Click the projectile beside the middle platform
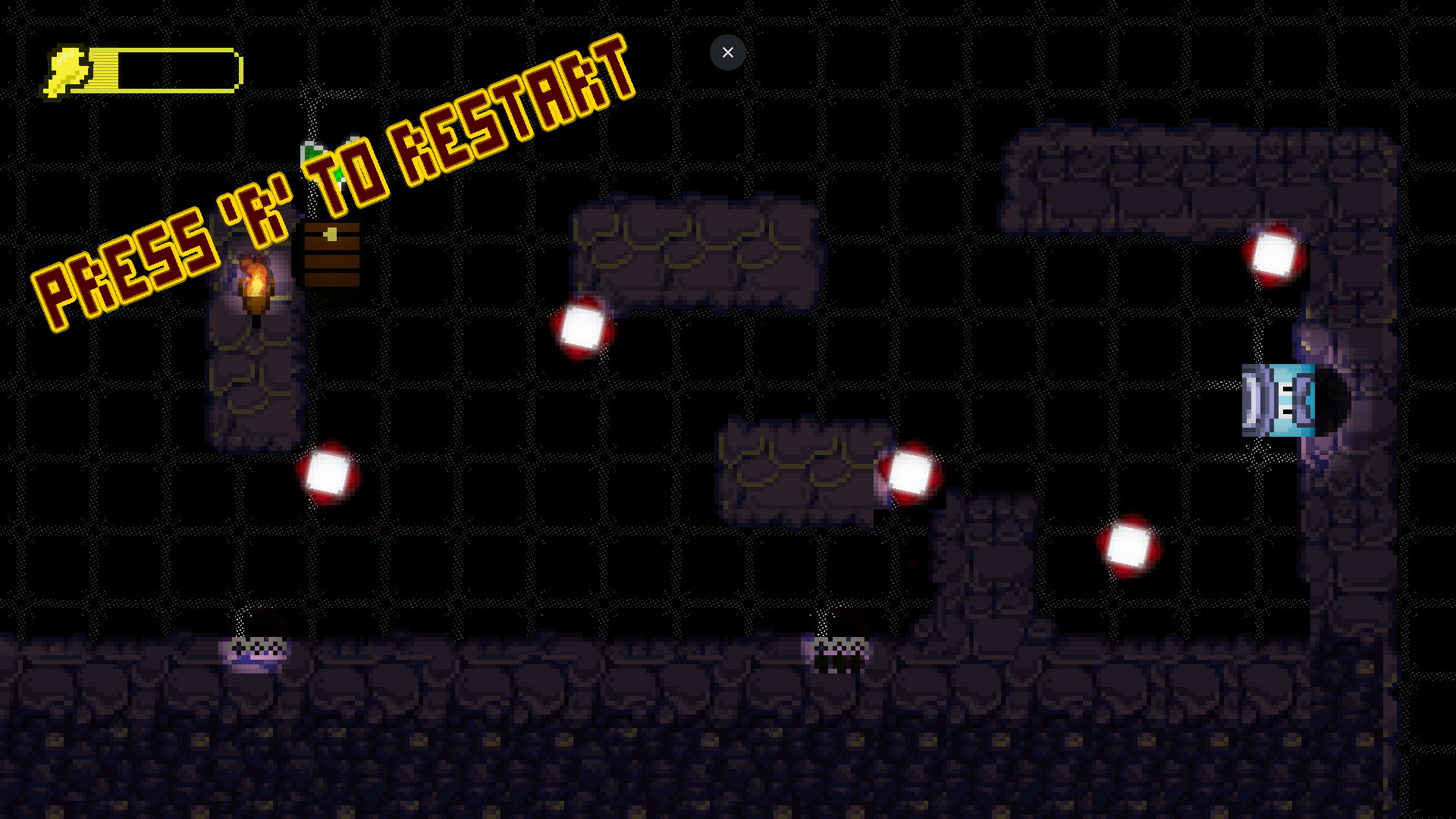Image resolution: width=1456 pixels, height=819 pixels. [910, 472]
